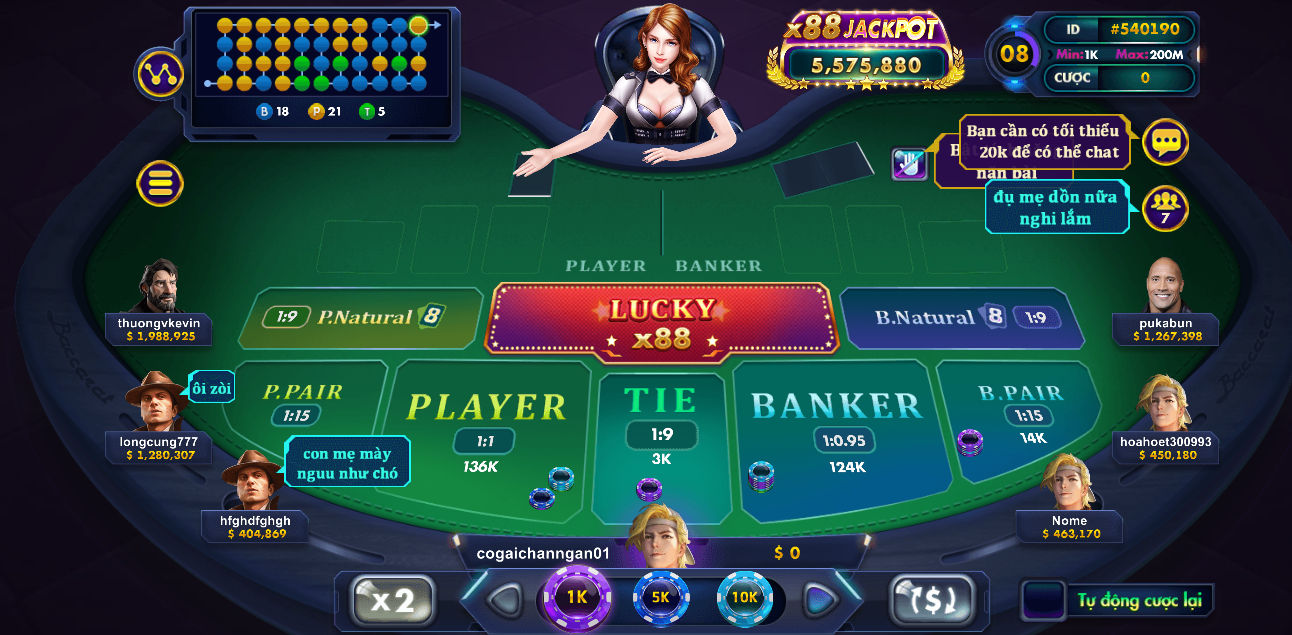Show the players list icon

click(1165, 208)
